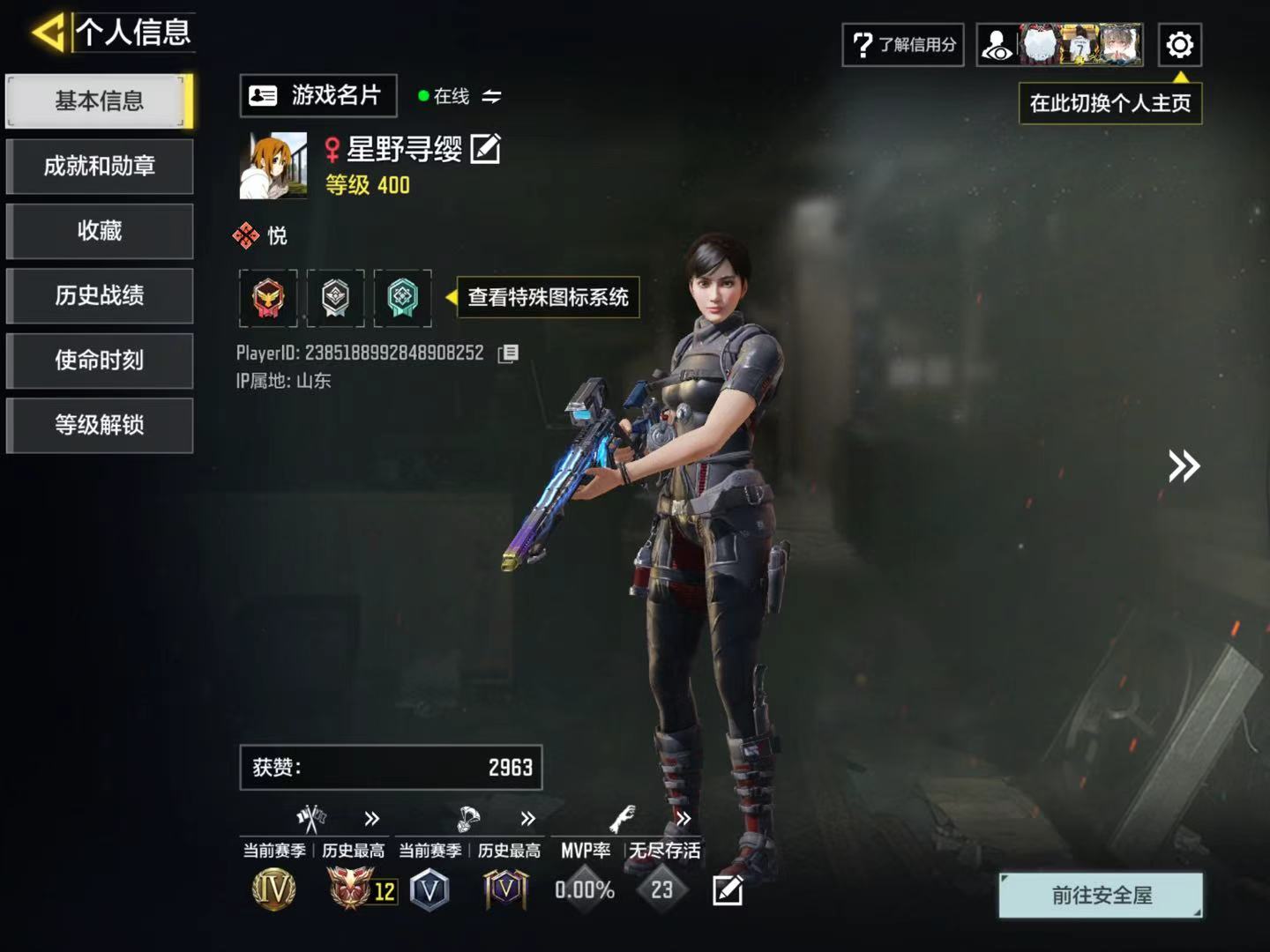
Task: Click the anime player avatar
Action: 273,166
